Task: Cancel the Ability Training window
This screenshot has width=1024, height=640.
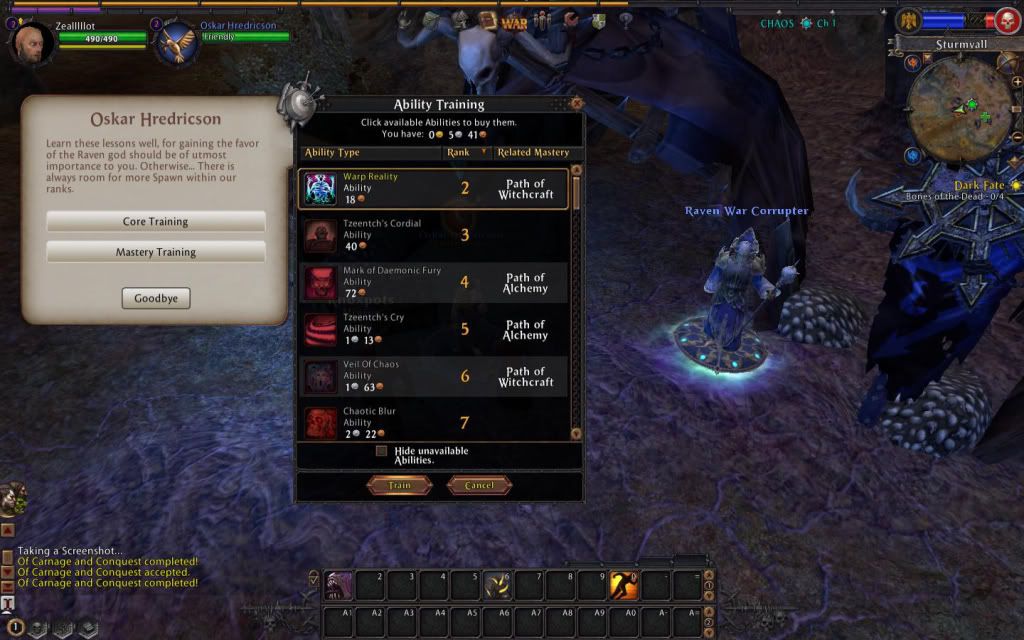Action: (x=479, y=485)
